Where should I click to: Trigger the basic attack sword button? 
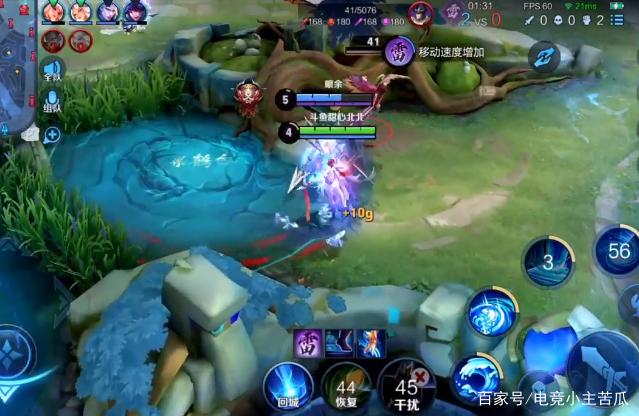pos(607,368)
